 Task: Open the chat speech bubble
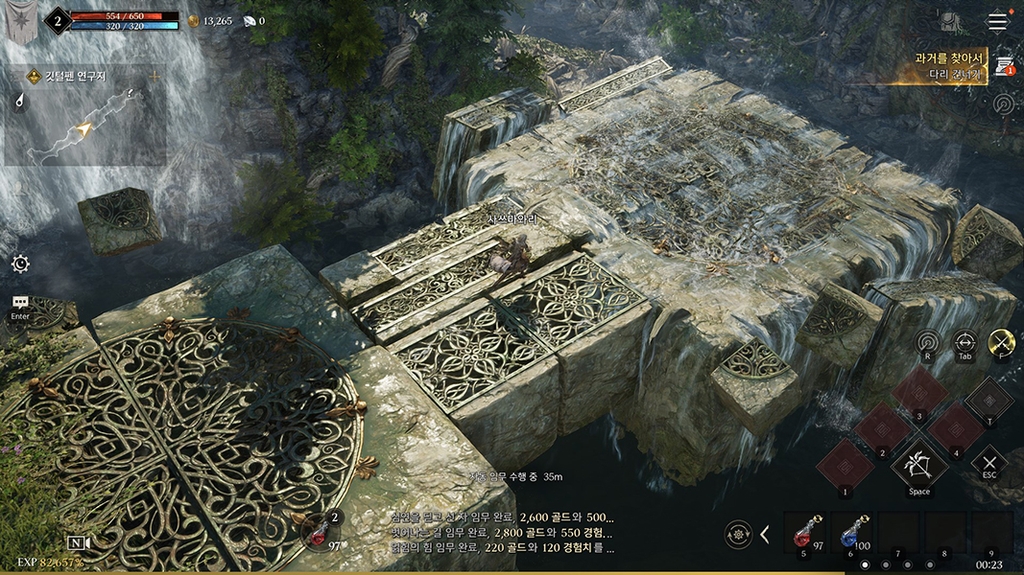[x=20, y=302]
